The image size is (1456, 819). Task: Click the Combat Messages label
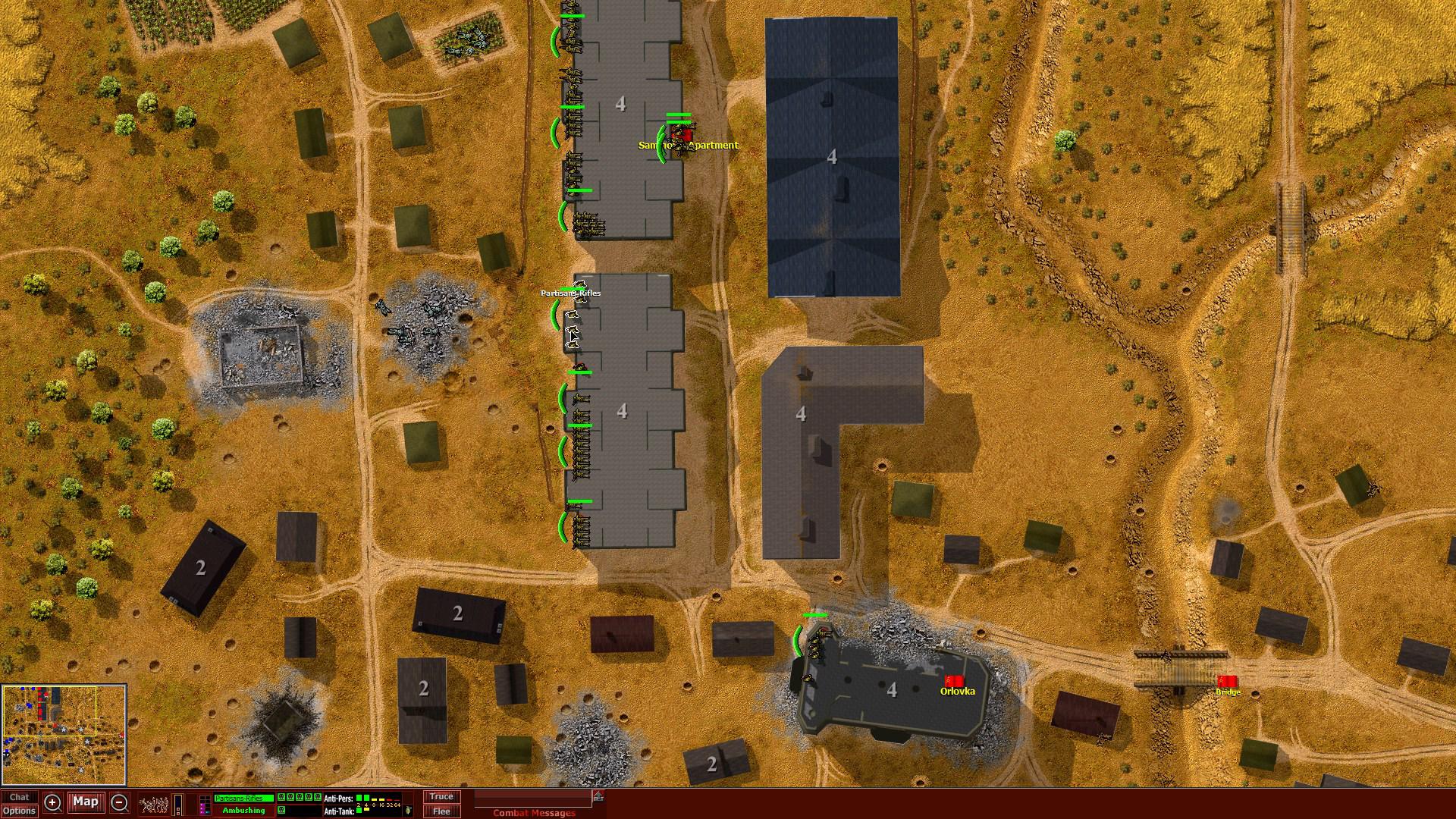pyautogui.click(x=533, y=812)
